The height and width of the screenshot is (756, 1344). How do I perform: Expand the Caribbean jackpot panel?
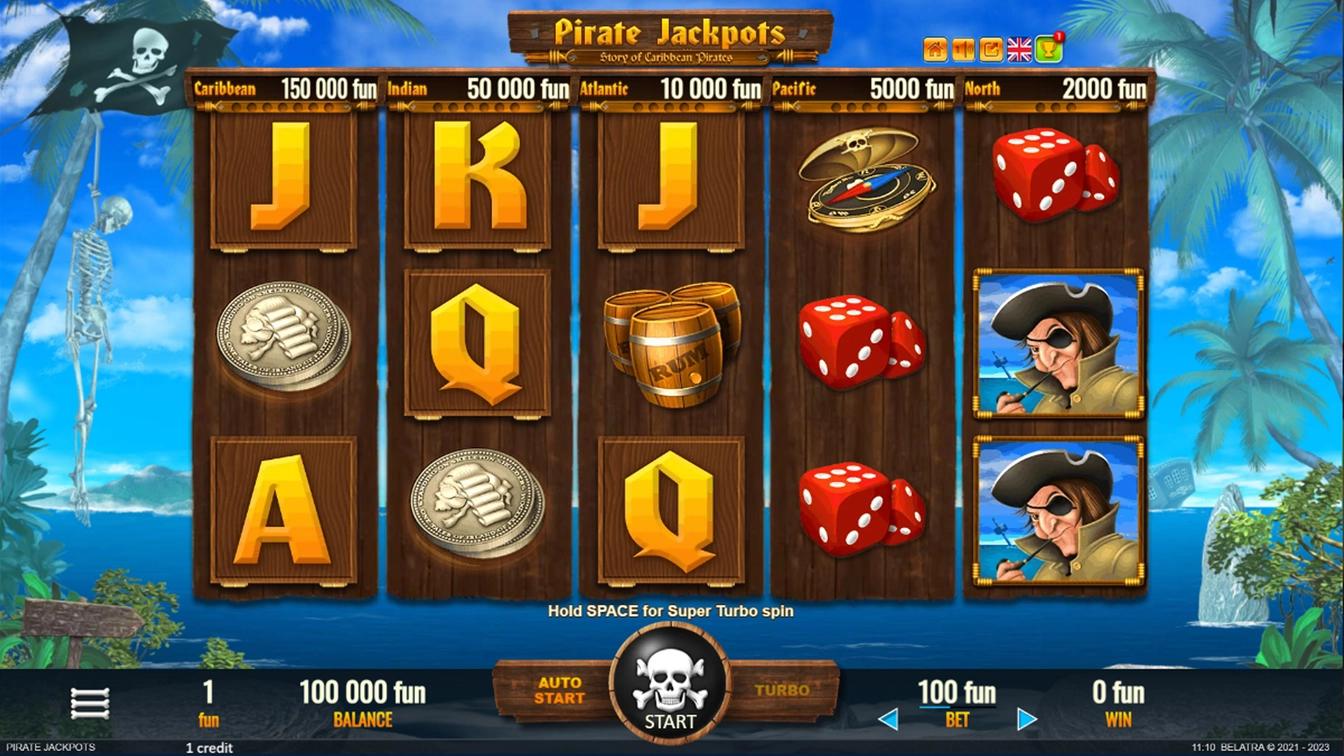click(285, 89)
